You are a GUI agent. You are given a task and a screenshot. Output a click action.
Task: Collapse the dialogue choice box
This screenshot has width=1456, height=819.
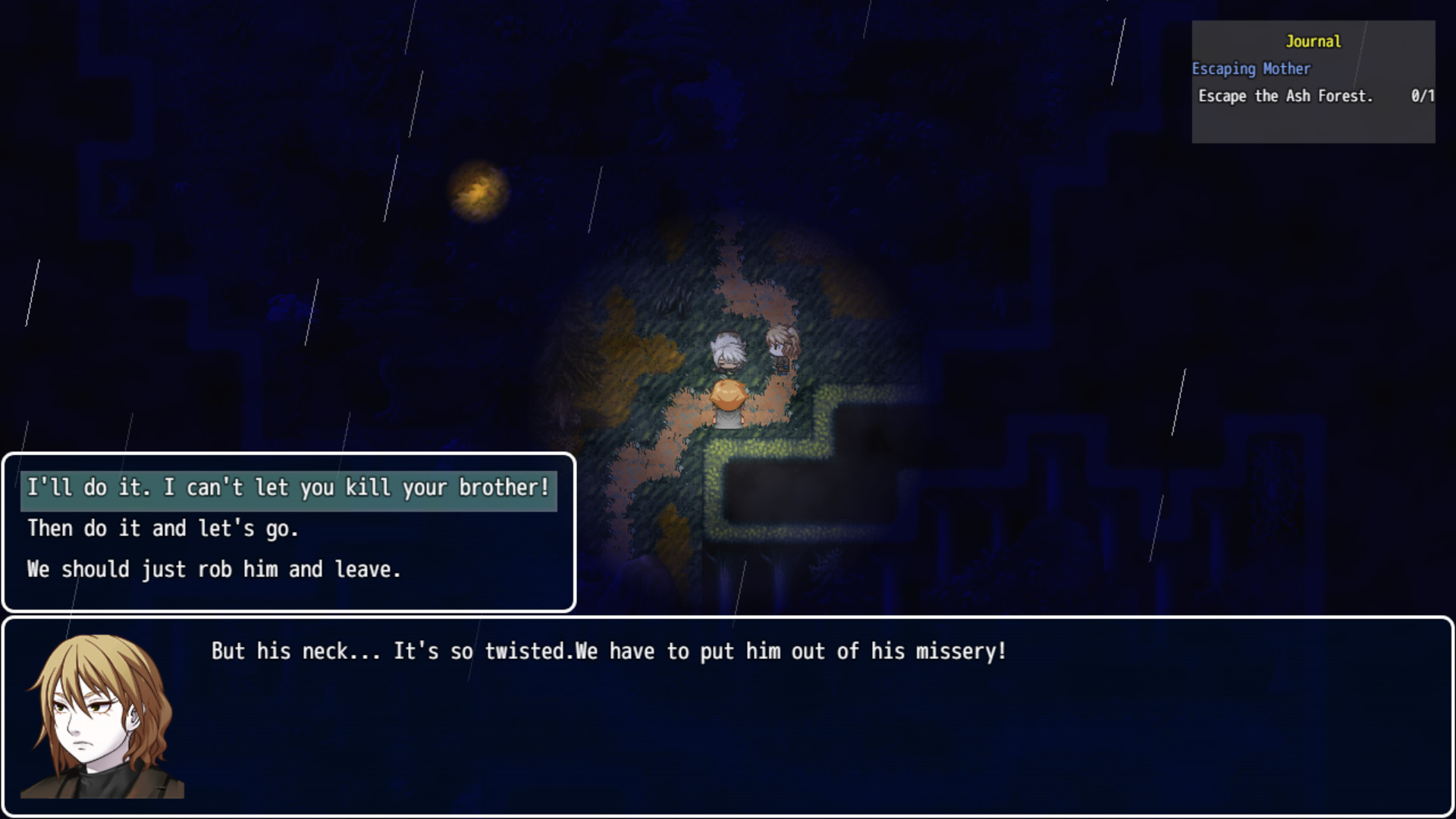[288, 531]
